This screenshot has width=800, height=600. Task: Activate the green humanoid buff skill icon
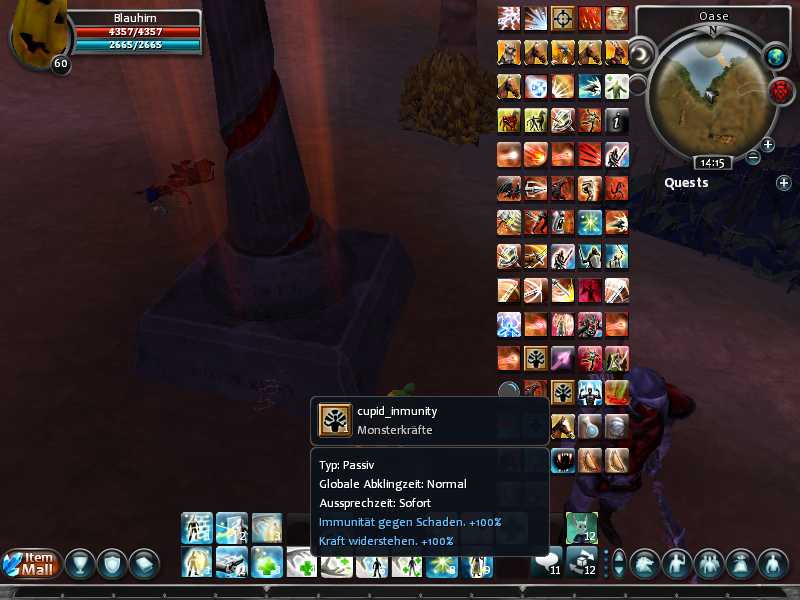pos(617,86)
